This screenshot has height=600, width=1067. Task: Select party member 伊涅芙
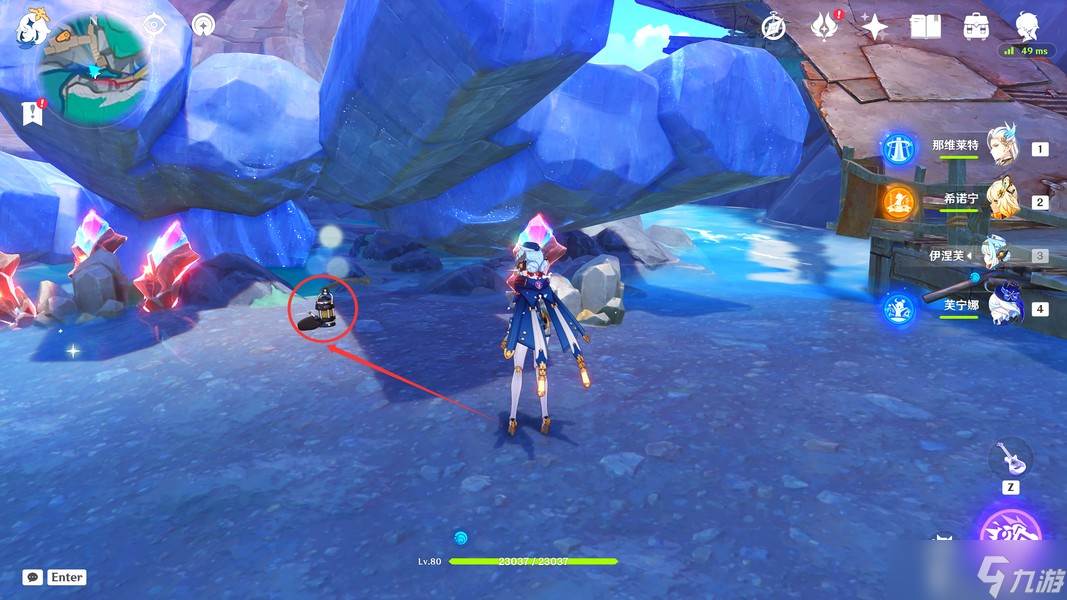coord(1001,254)
